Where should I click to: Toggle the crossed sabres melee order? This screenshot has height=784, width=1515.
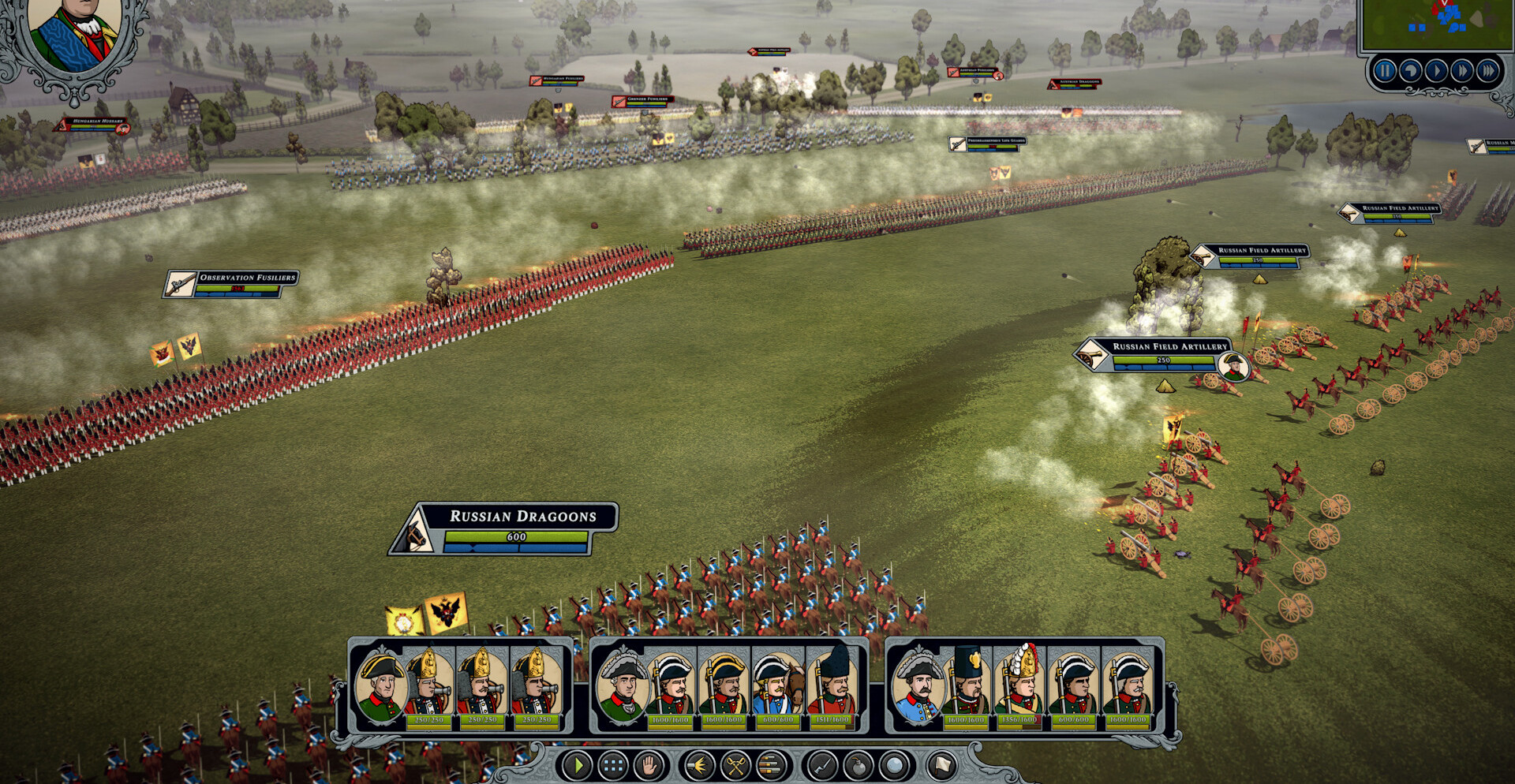tap(735, 764)
